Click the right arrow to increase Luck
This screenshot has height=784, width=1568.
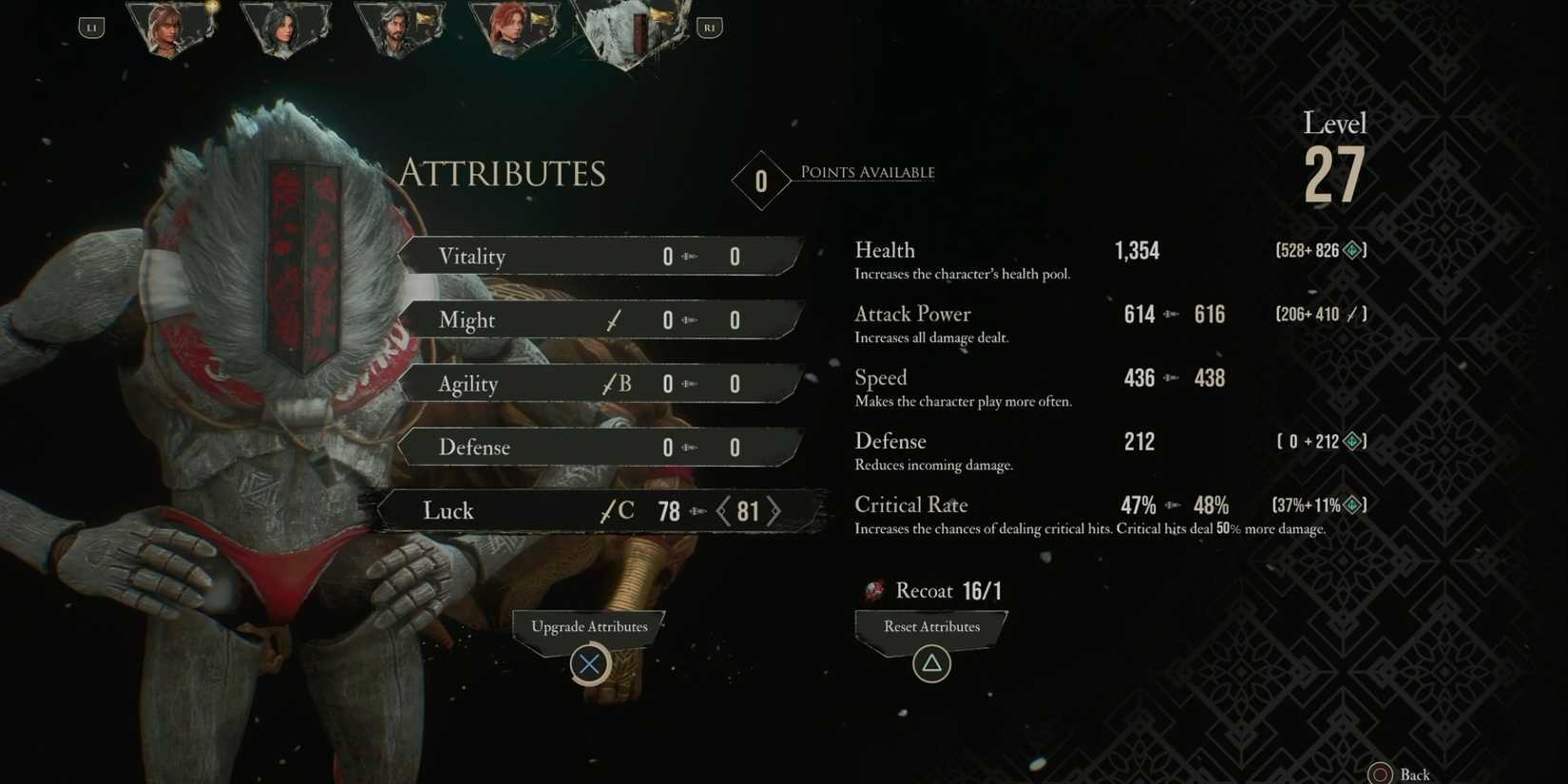coord(775,510)
